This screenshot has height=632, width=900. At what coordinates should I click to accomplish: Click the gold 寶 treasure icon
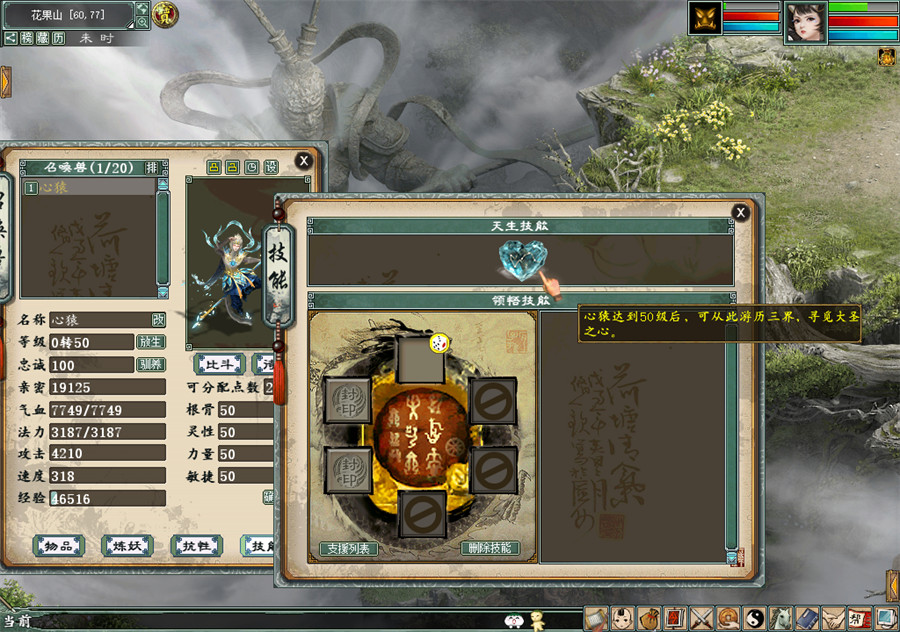point(165,16)
